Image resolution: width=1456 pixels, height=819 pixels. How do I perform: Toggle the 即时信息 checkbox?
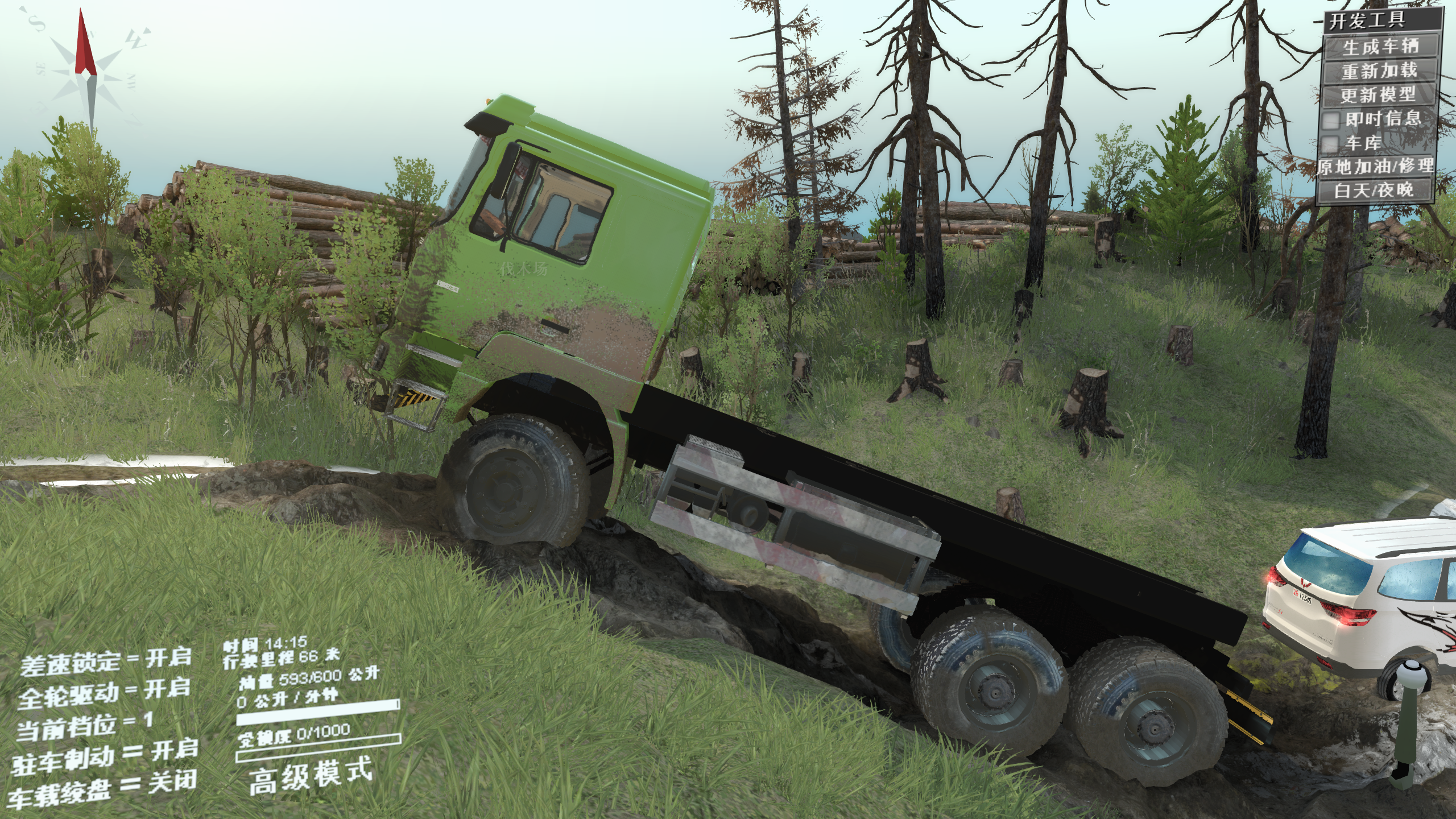point(1331,120)
